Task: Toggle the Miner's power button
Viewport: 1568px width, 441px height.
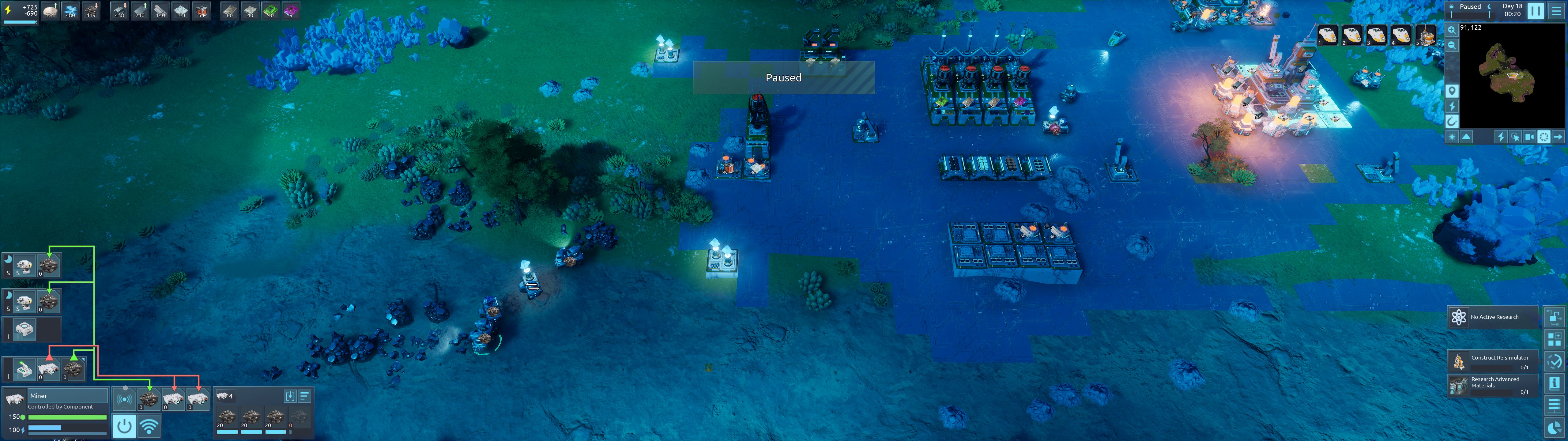Action: (124, 426)
